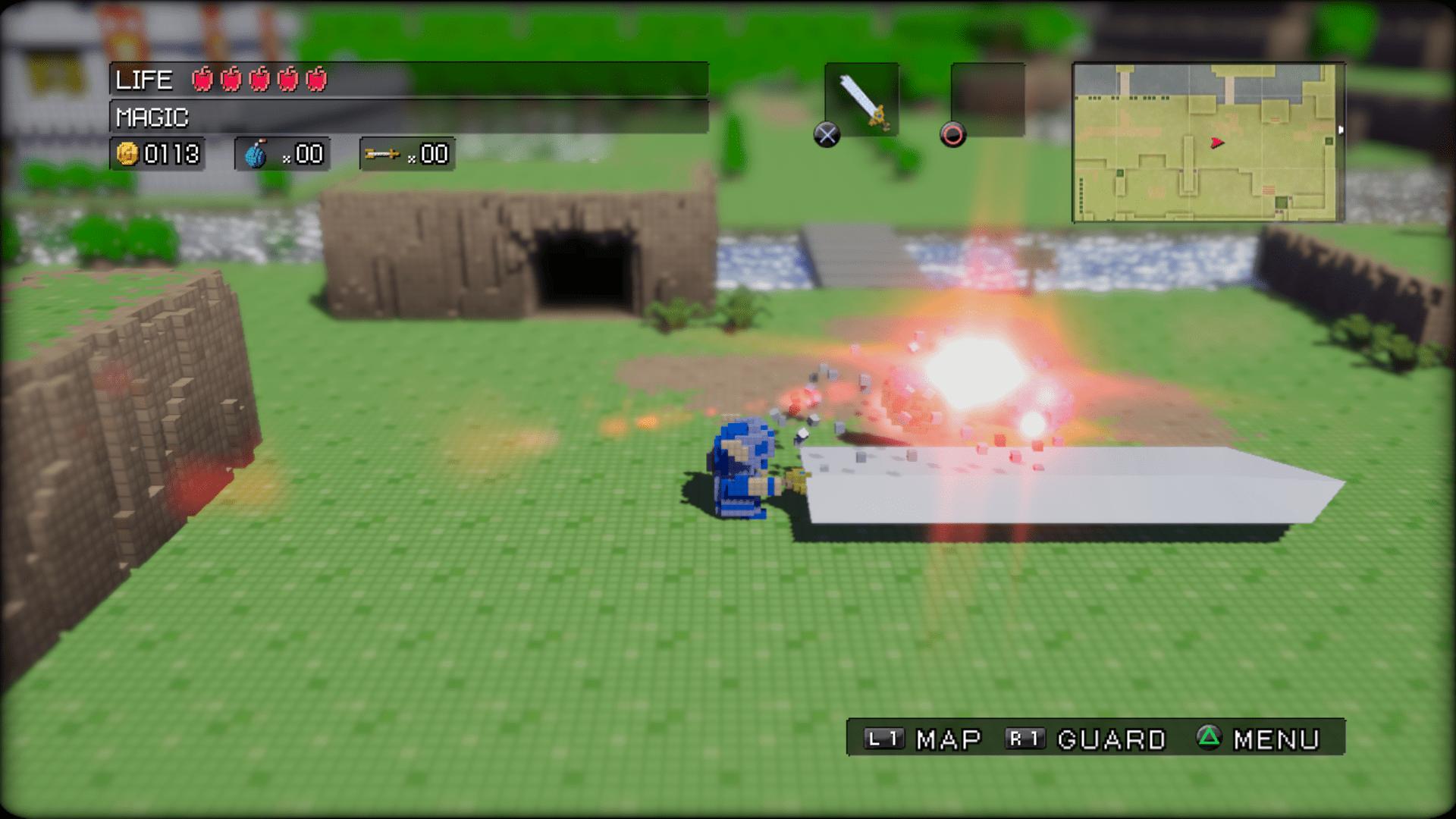Click the circle button icon under the empty slot
Image resolution: width=1456 pixels, height=819 pixels.
click(954, 136)
